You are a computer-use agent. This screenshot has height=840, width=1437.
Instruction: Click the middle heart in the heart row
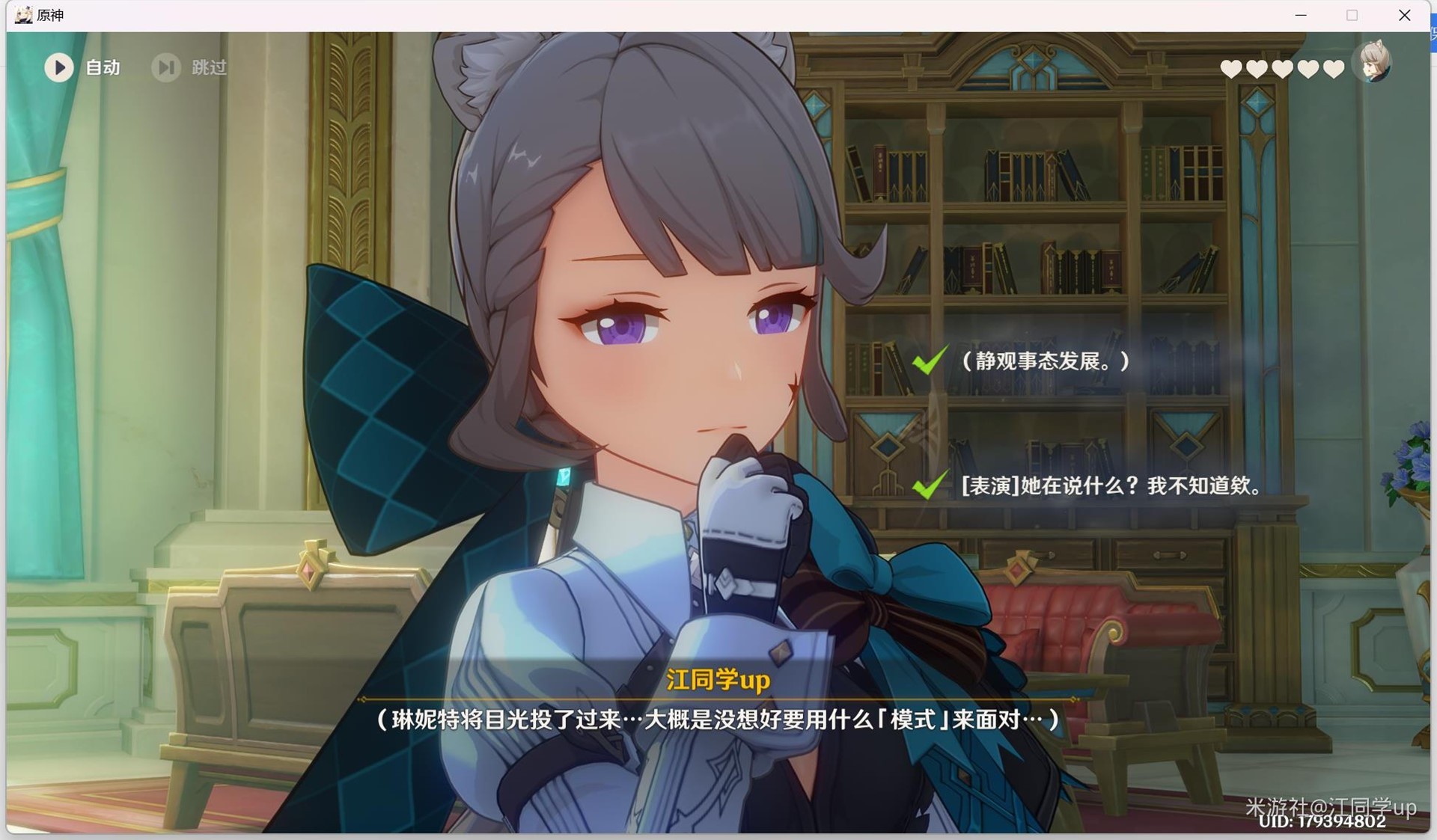click(x=1282, y=68)
